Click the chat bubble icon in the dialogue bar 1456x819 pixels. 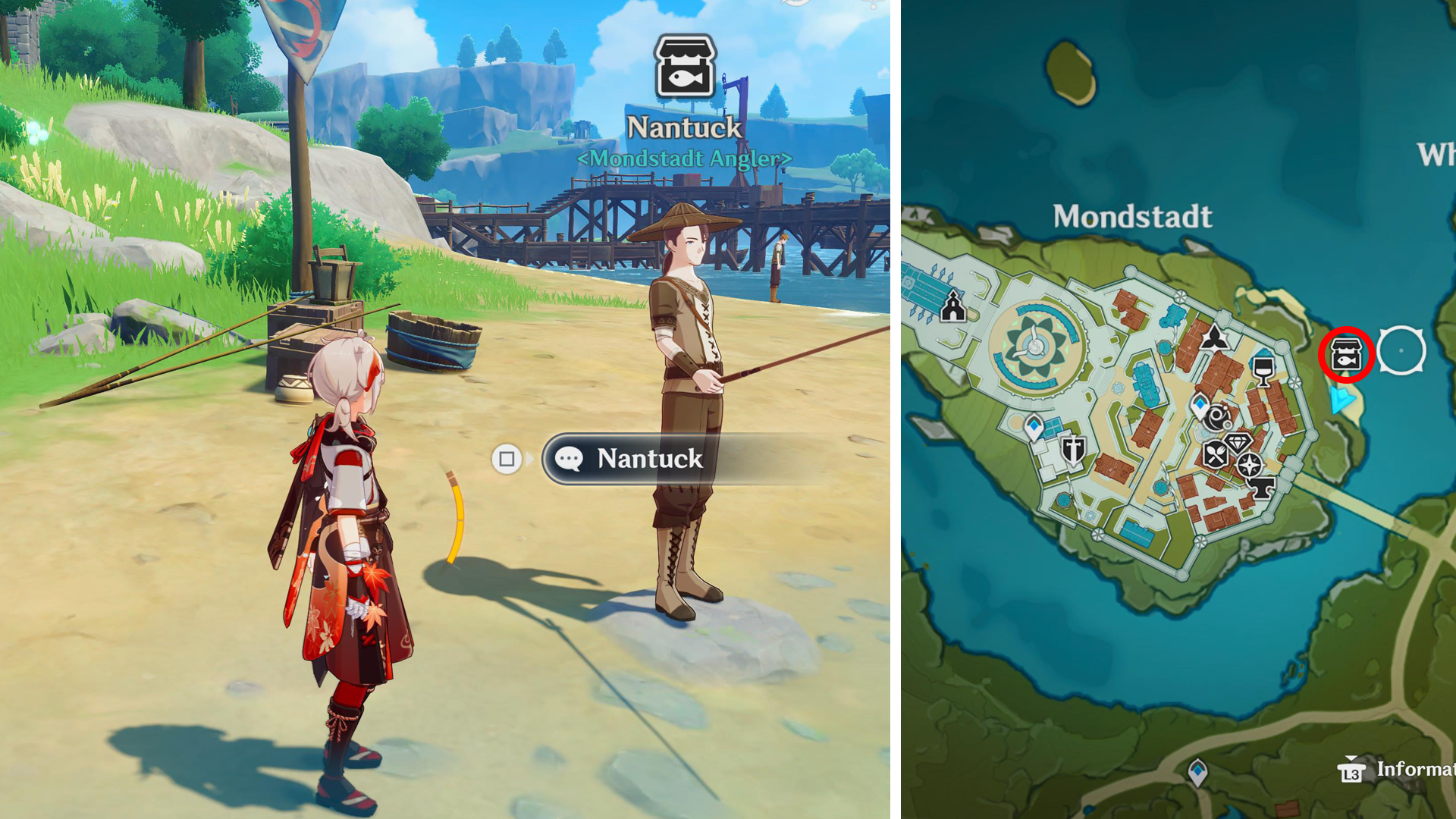[569, 459]
